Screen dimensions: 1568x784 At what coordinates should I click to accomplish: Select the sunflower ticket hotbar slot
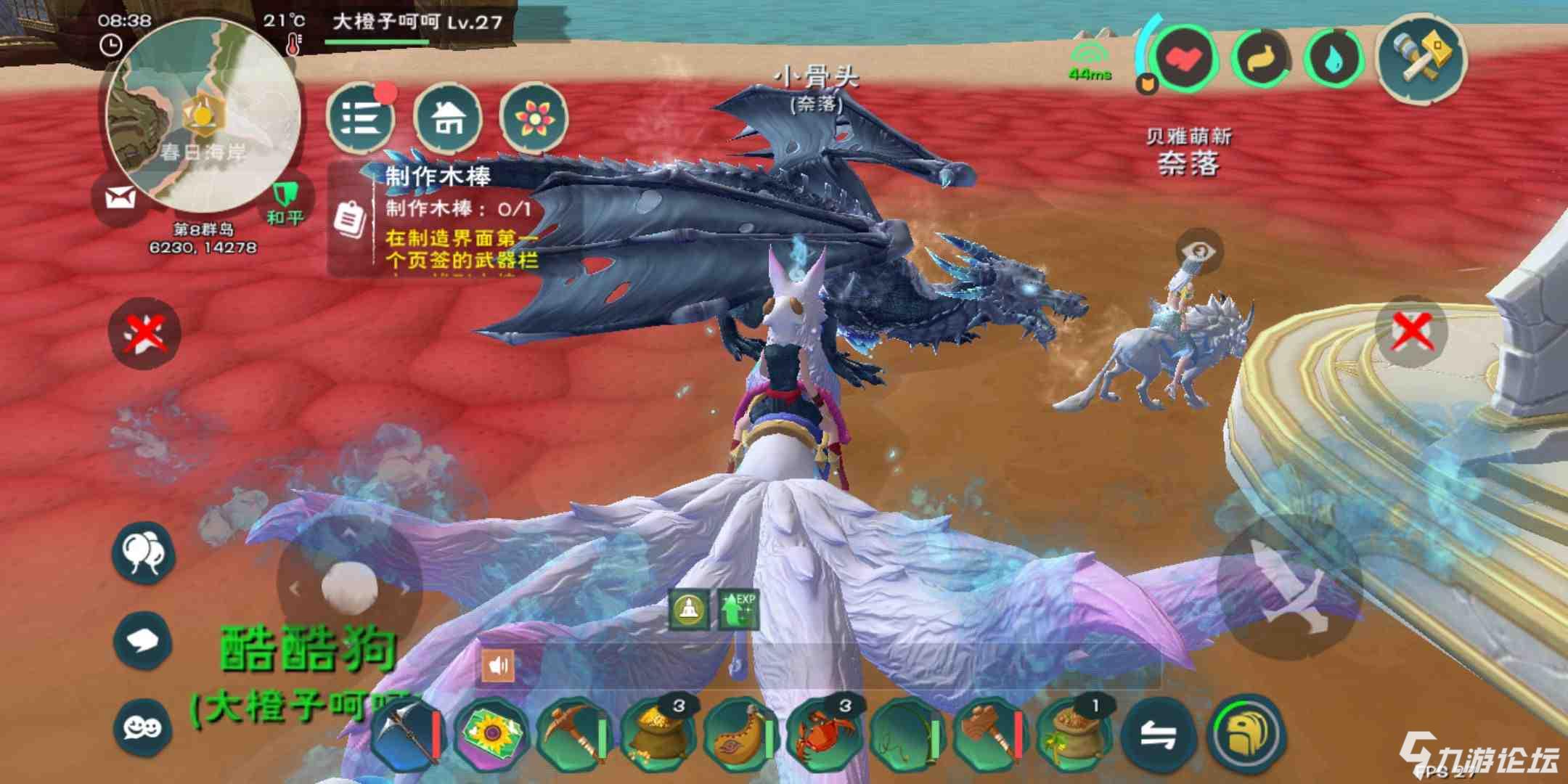tap(491, 733)
